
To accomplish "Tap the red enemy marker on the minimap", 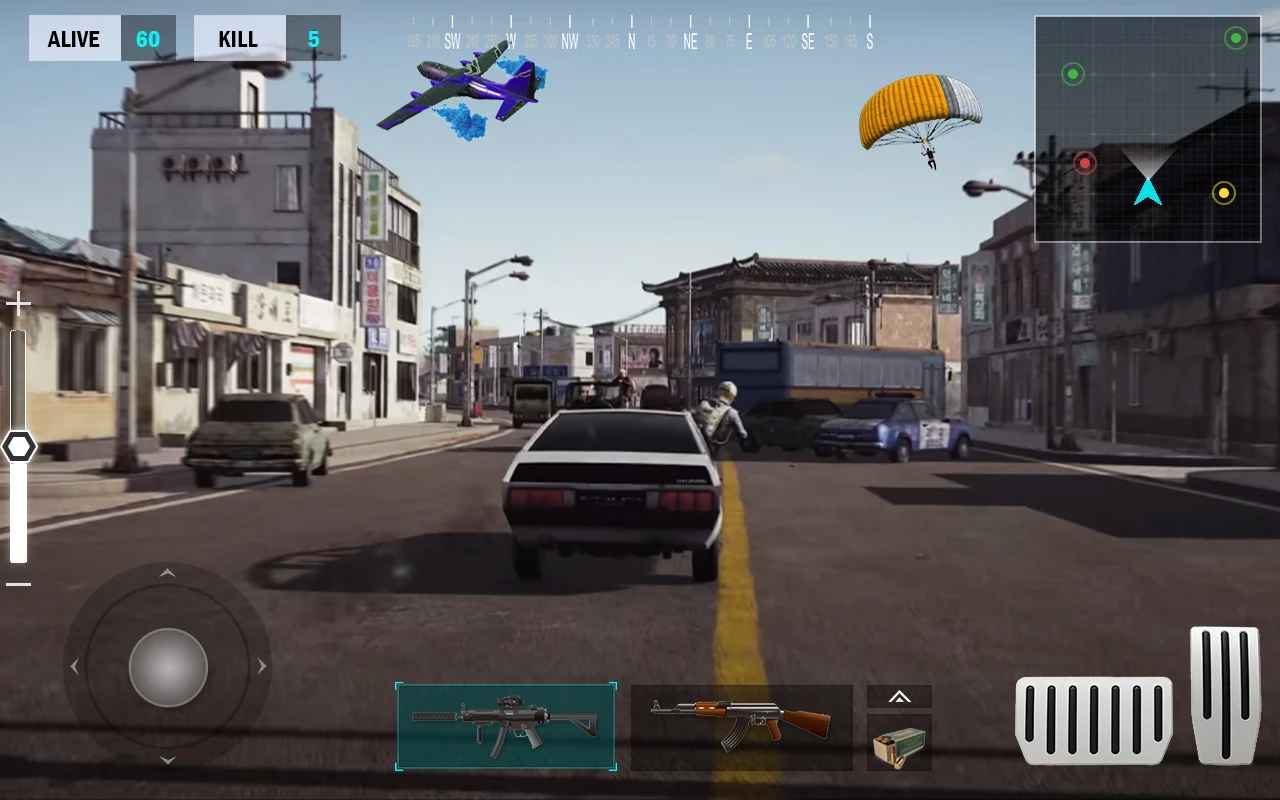I will [1085, 161].
